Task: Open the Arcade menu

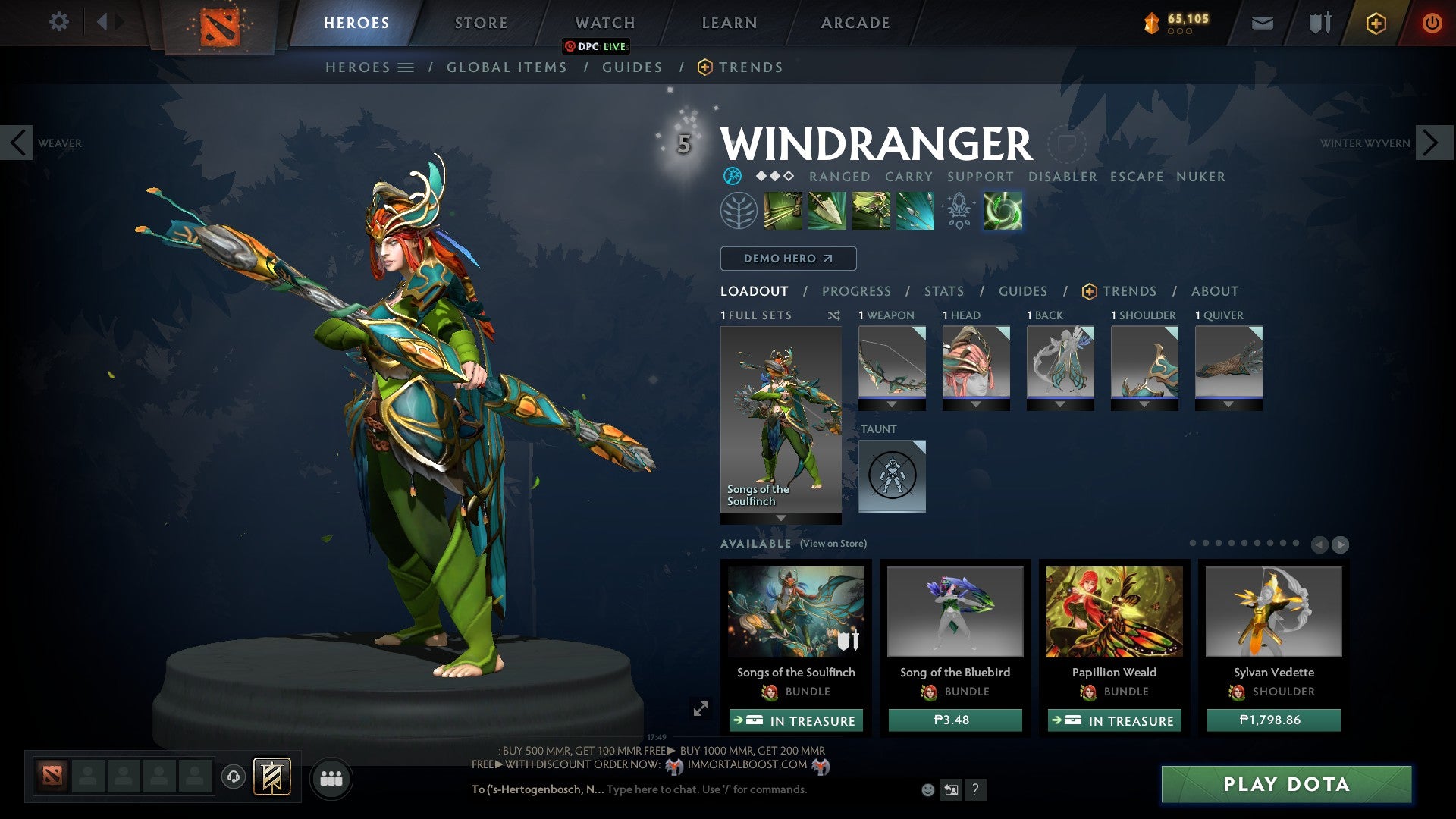Action: [x=854, y=22]
